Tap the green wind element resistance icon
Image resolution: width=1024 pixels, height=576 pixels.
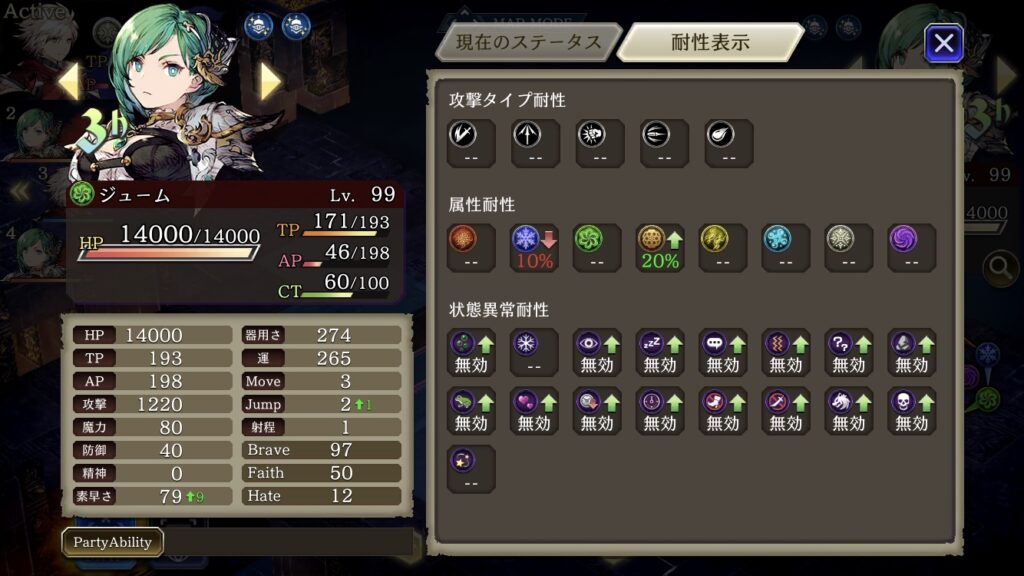597,247
